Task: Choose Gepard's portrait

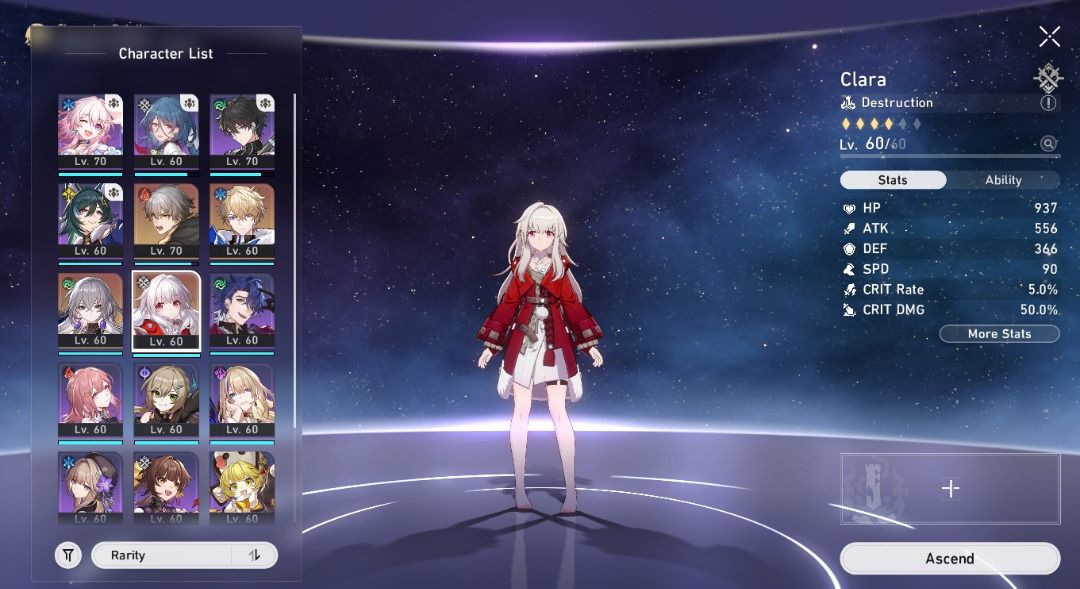Action: [x=242, y=220]
